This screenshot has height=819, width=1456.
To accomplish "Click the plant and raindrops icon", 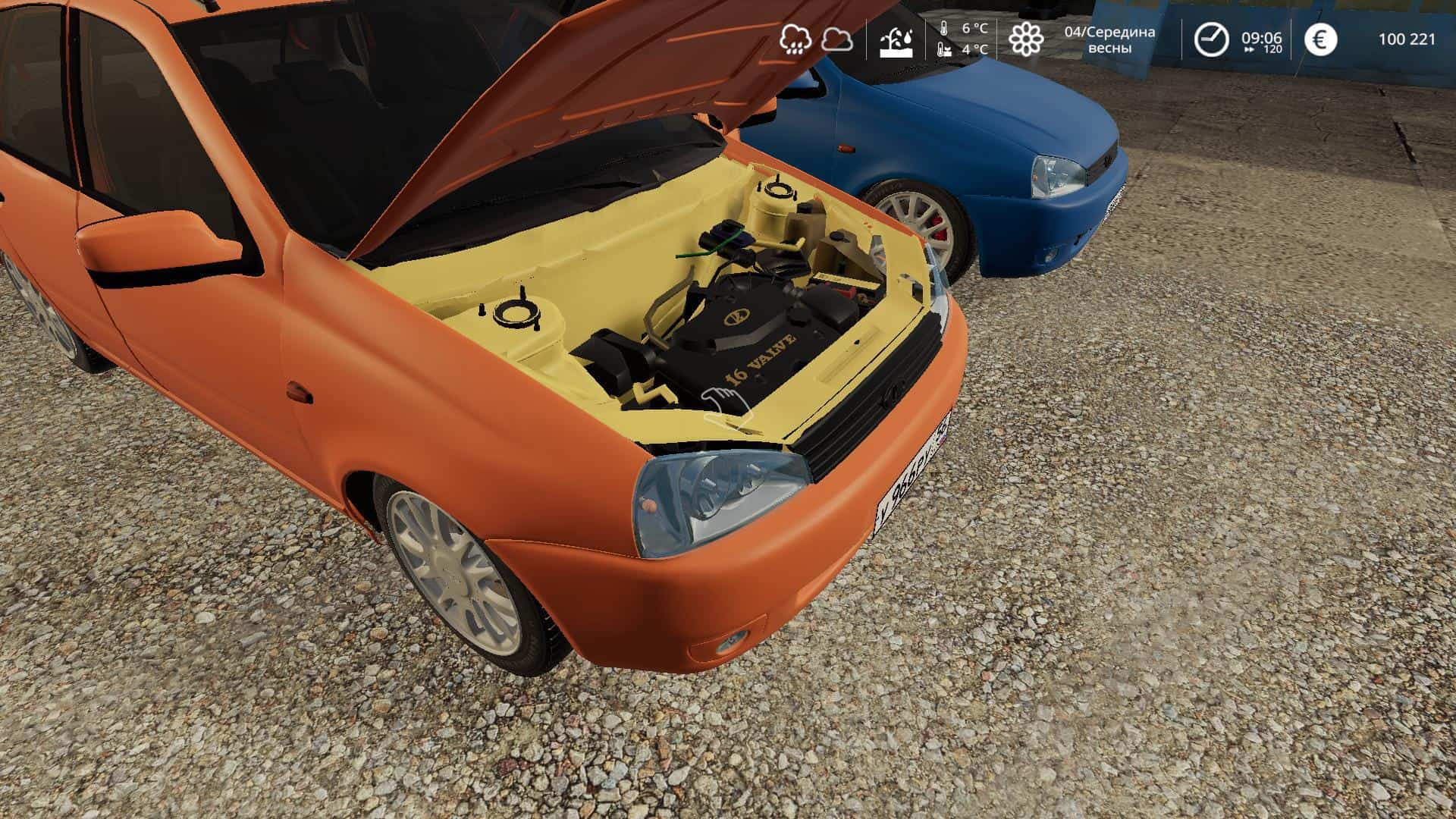I will click(x=896, y=41).
